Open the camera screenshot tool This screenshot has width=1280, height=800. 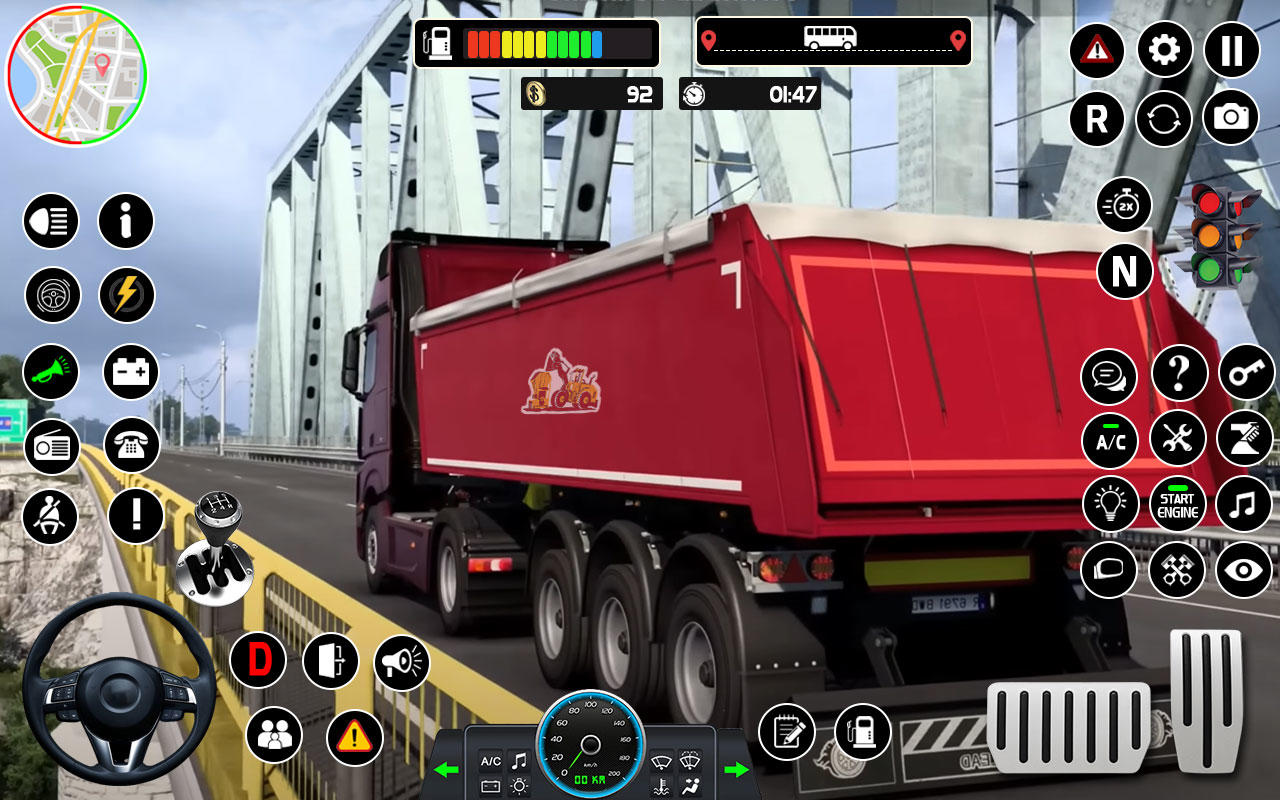[1230, 119]
